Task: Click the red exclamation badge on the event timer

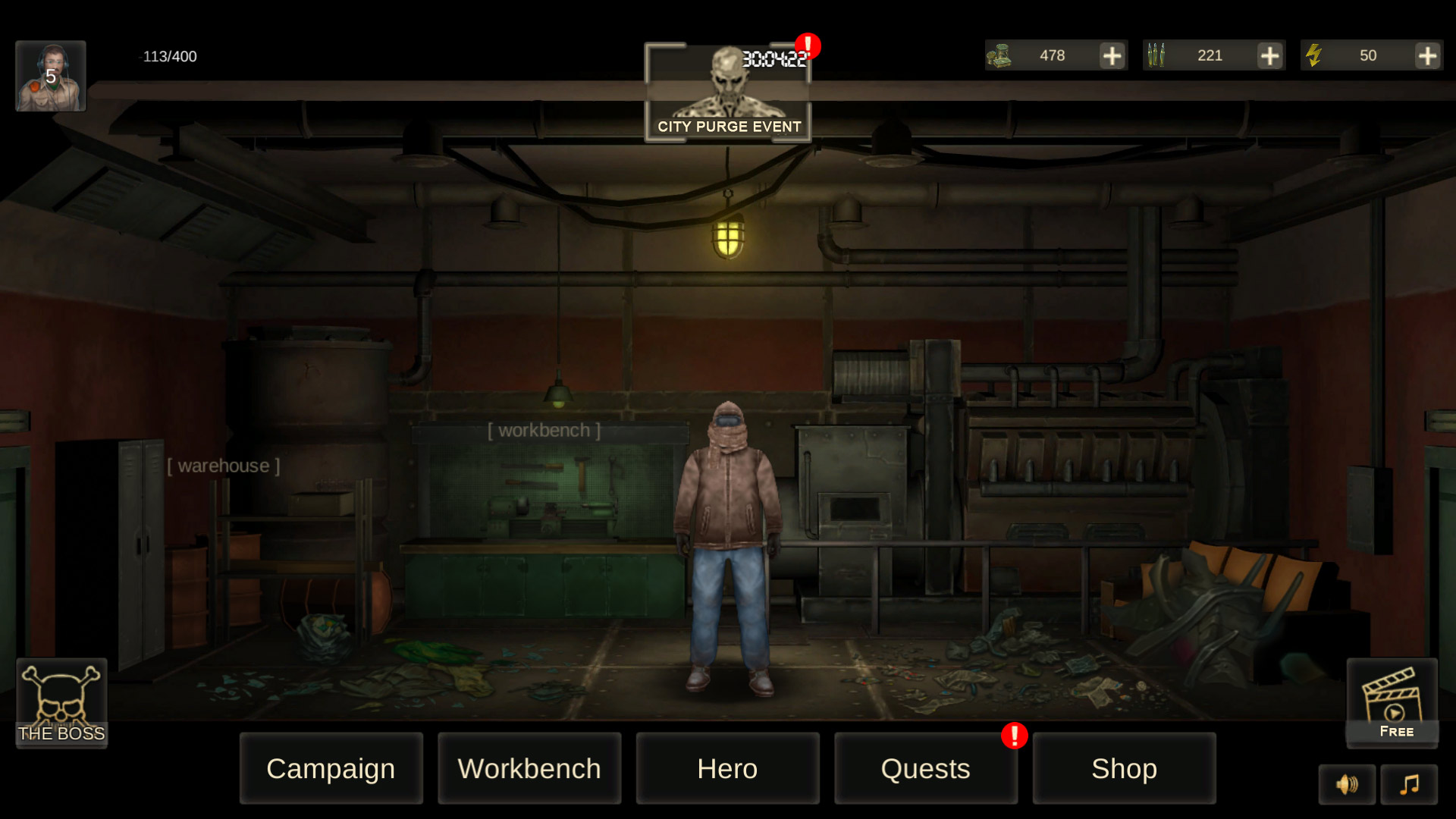Action: click(x=807, y=45)
